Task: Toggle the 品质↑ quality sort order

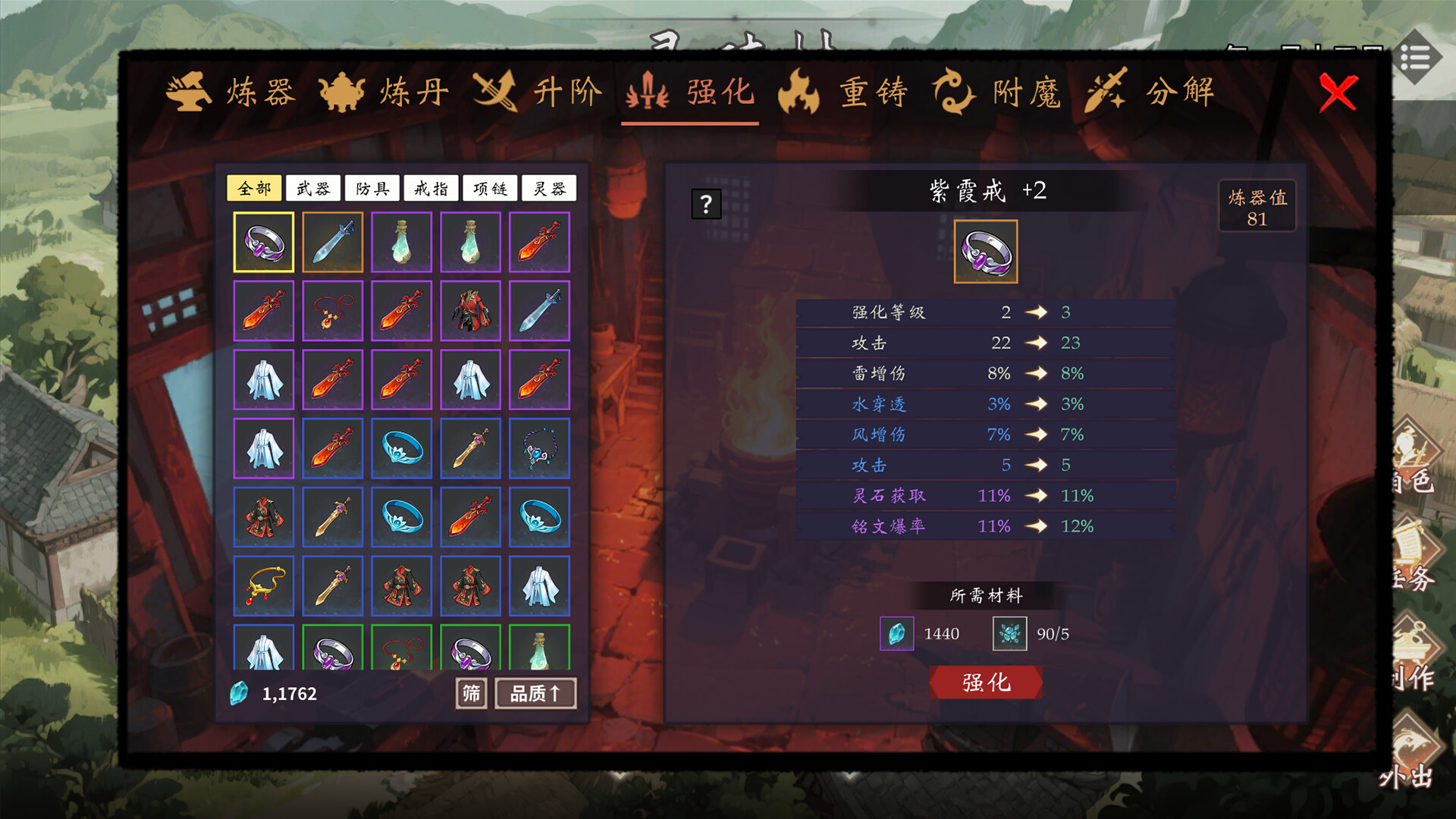Action: coord(536,692)
